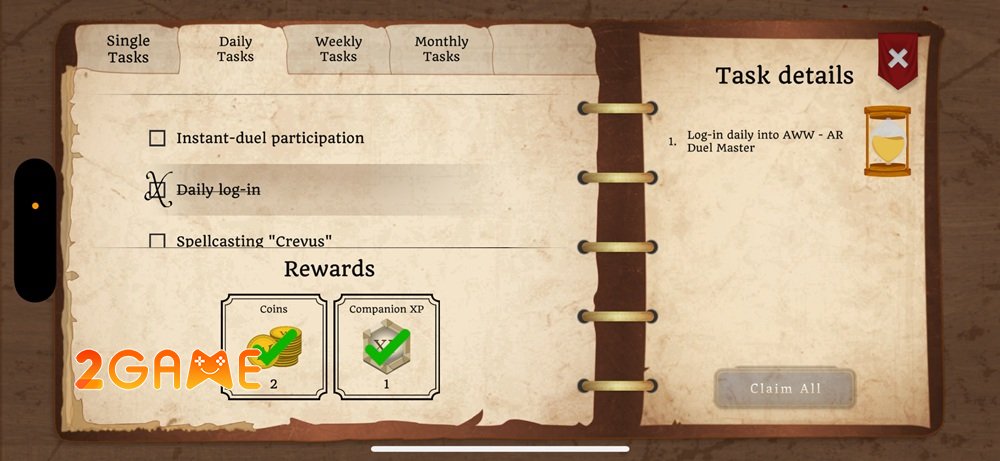Select the Instant-duel participation task
This screenshot has width=1000, height=461.
pos(269,138)
